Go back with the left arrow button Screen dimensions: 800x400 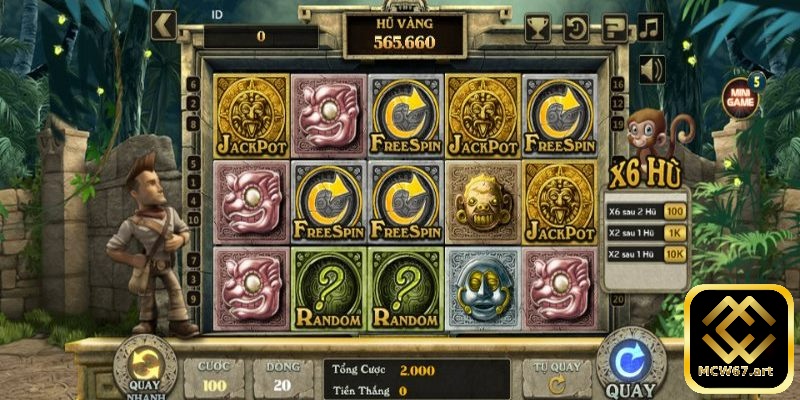pyautogui.click(x=163, y=22)
